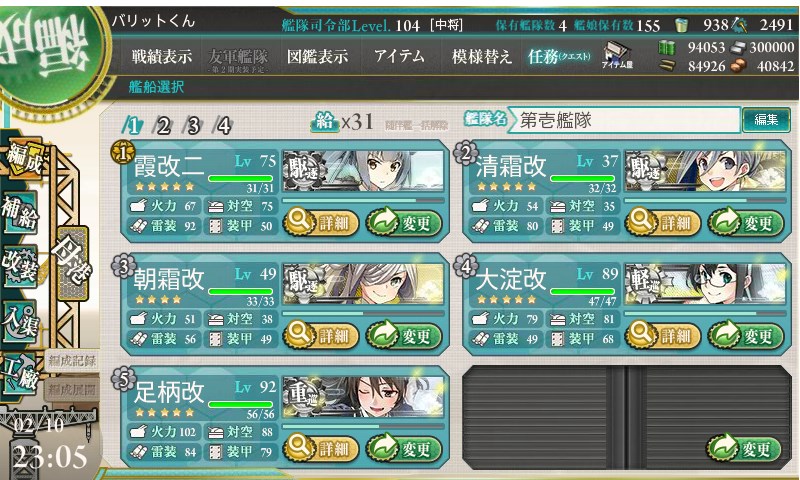800x480 pixels.
Task: Switch to fleet tab 2
Action: (x=163, y=125)
